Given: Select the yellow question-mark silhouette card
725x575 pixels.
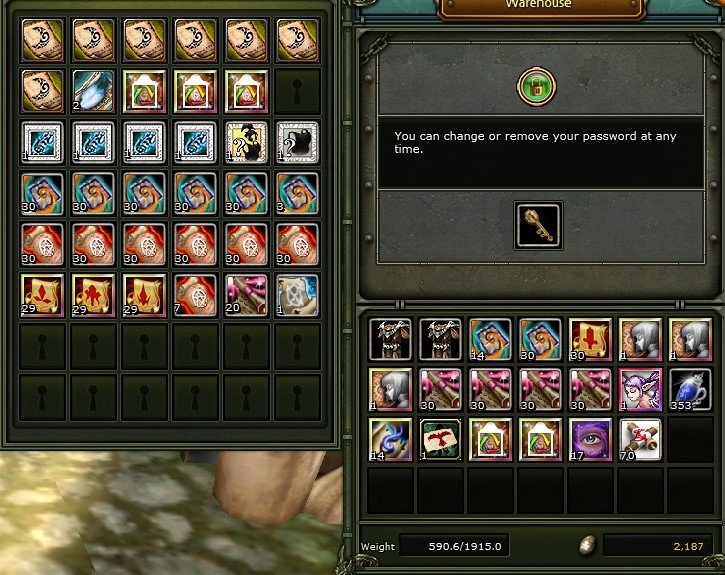Looking at the screenshot, I should [244, 141].
